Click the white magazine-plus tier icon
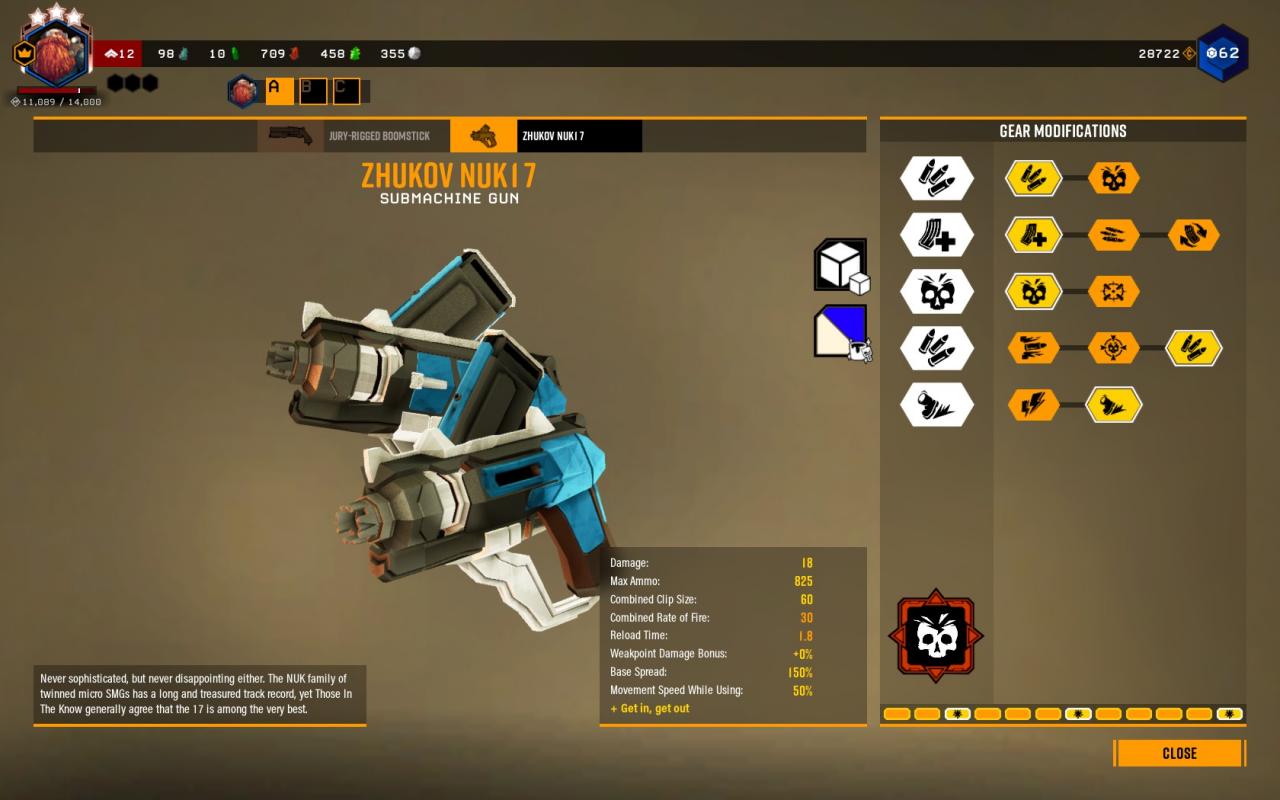Viewport: 1280px width, 800px height. [936, 235]
